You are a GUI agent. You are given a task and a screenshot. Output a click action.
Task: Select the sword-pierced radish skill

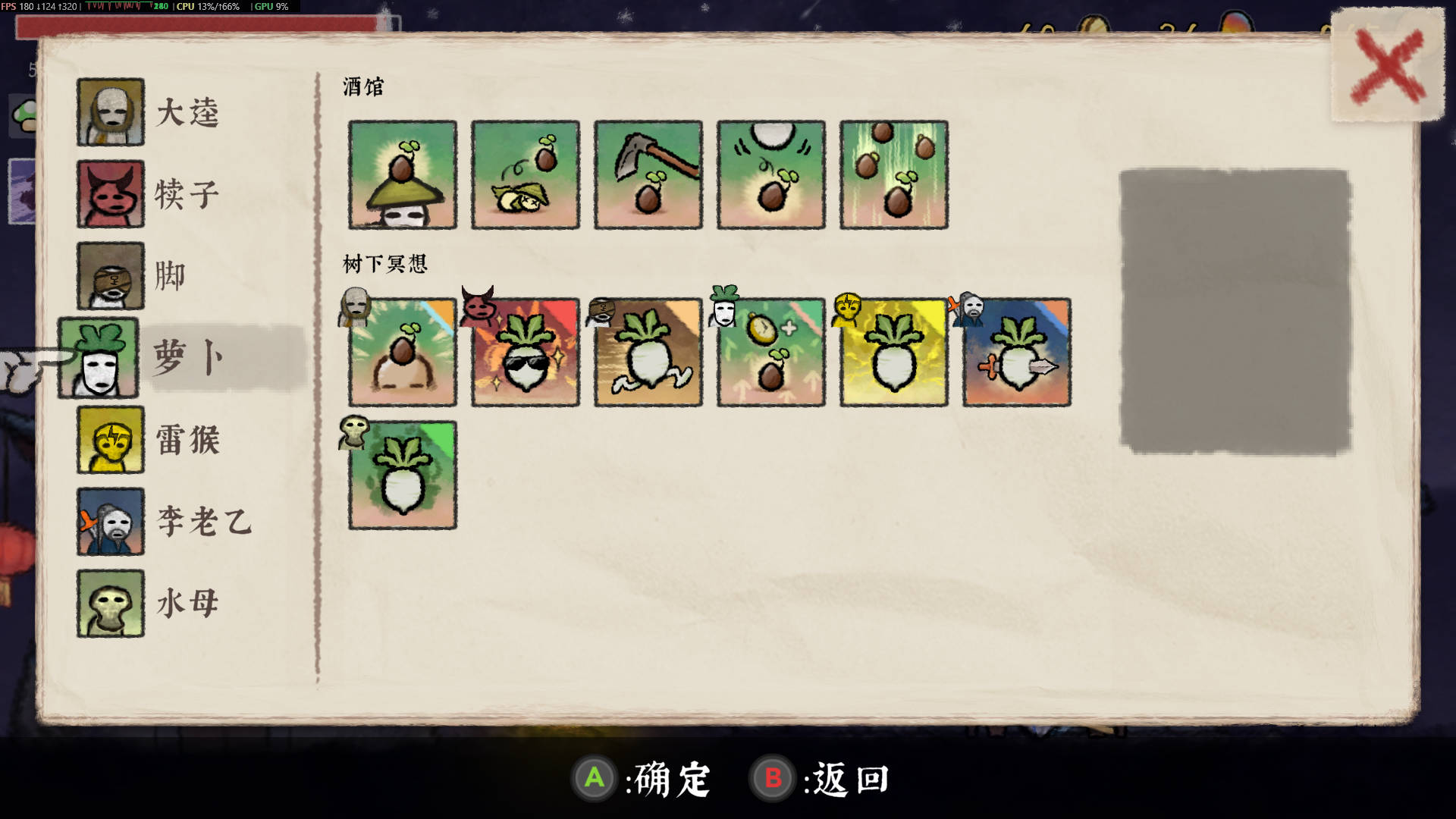1017,353
